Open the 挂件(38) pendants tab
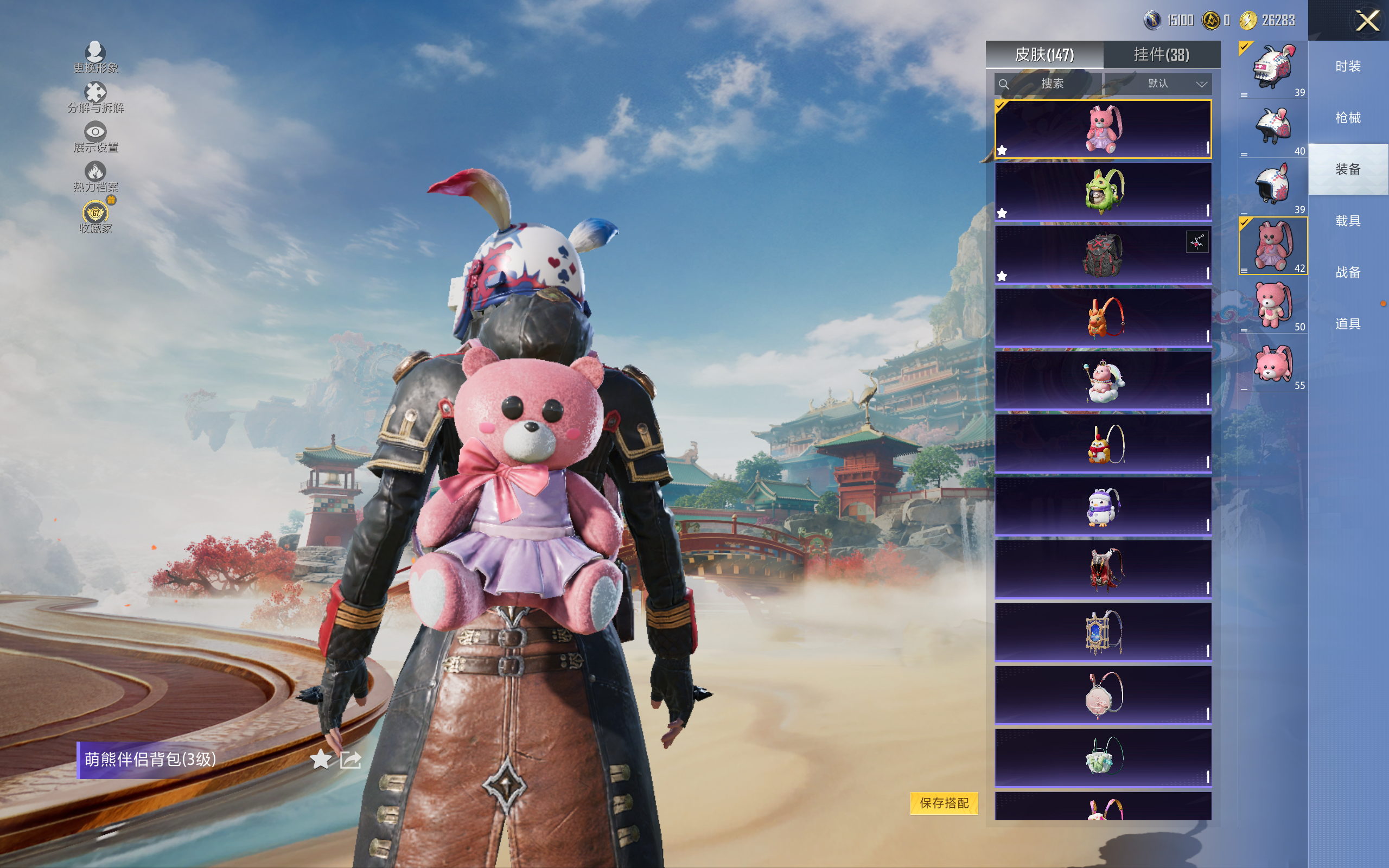Screen dimensions: 1389x868 click(x=1161, y=55)
